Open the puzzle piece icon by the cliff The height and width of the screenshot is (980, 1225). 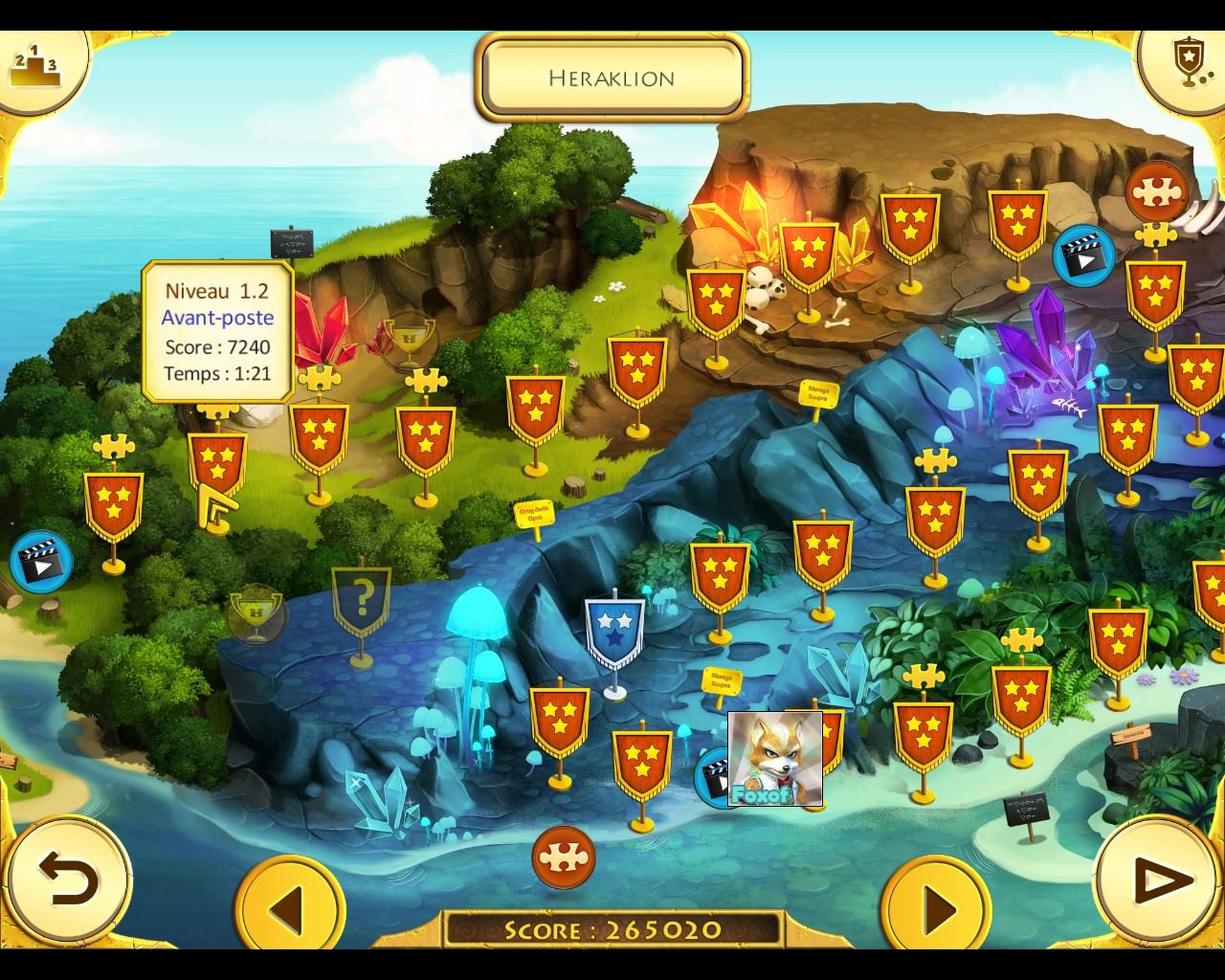(1157, 193)
